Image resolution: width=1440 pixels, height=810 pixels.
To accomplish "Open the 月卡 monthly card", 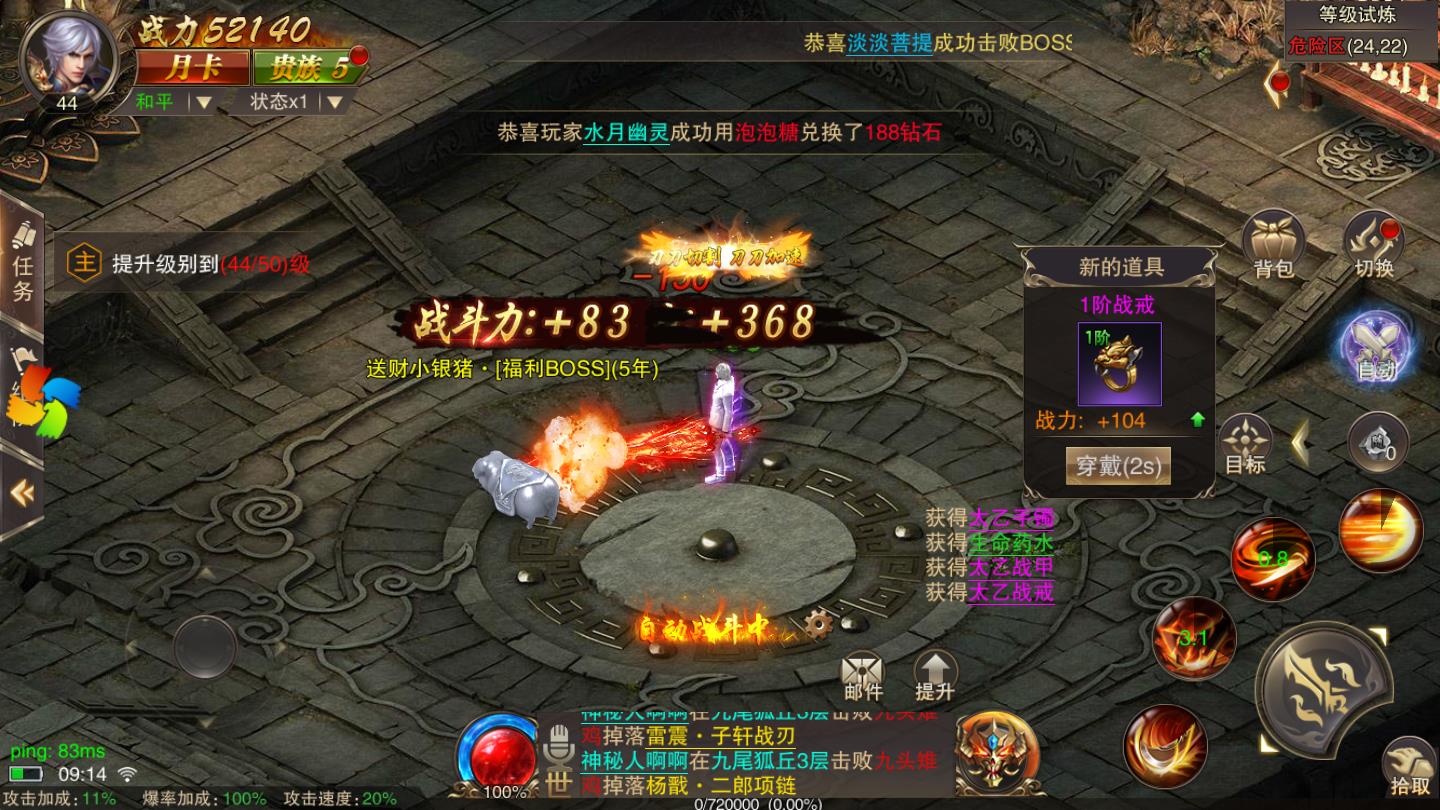I will [192, 67].
